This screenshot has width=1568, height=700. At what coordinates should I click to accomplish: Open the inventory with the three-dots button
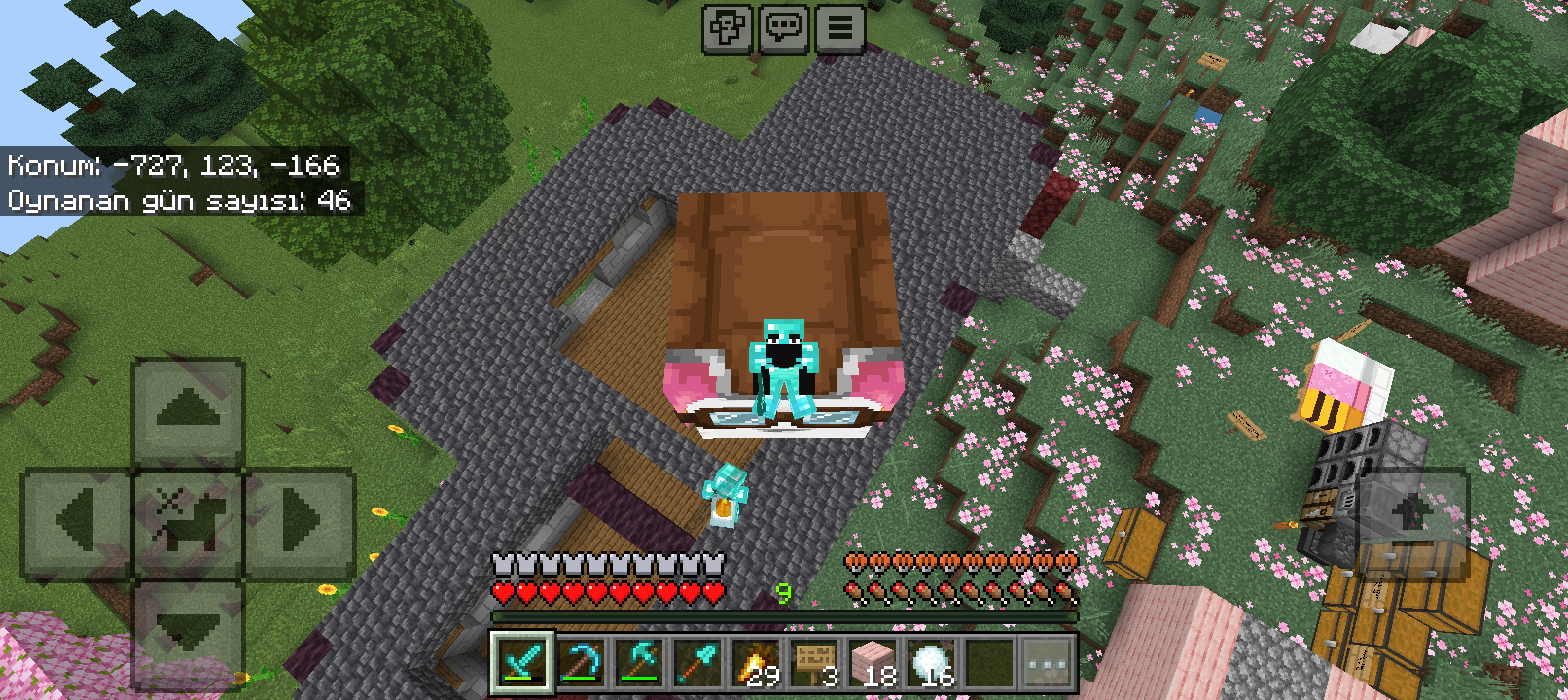click(1048, 664)
